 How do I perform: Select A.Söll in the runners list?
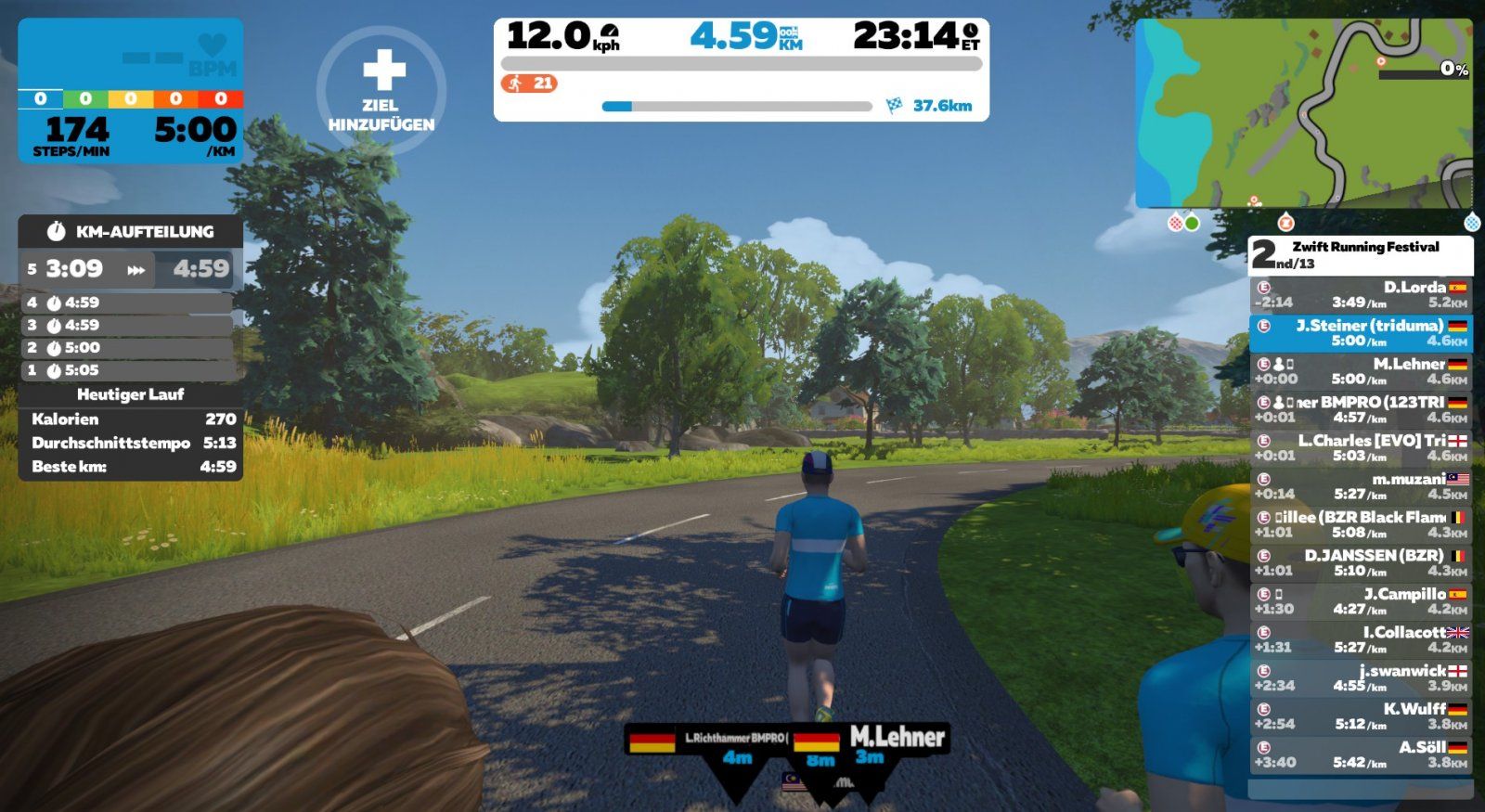tap(1360, 754)
